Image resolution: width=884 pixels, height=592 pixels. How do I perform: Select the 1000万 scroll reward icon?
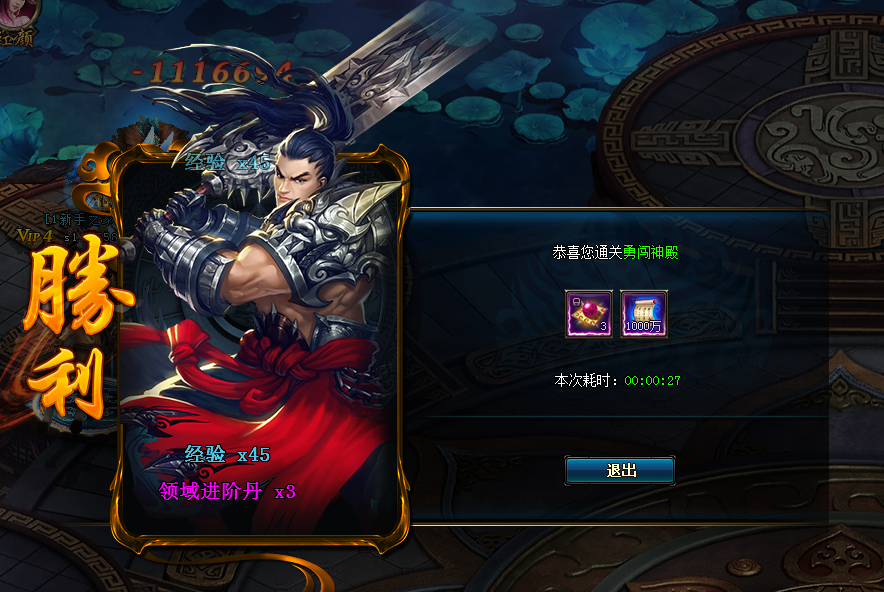644,314
